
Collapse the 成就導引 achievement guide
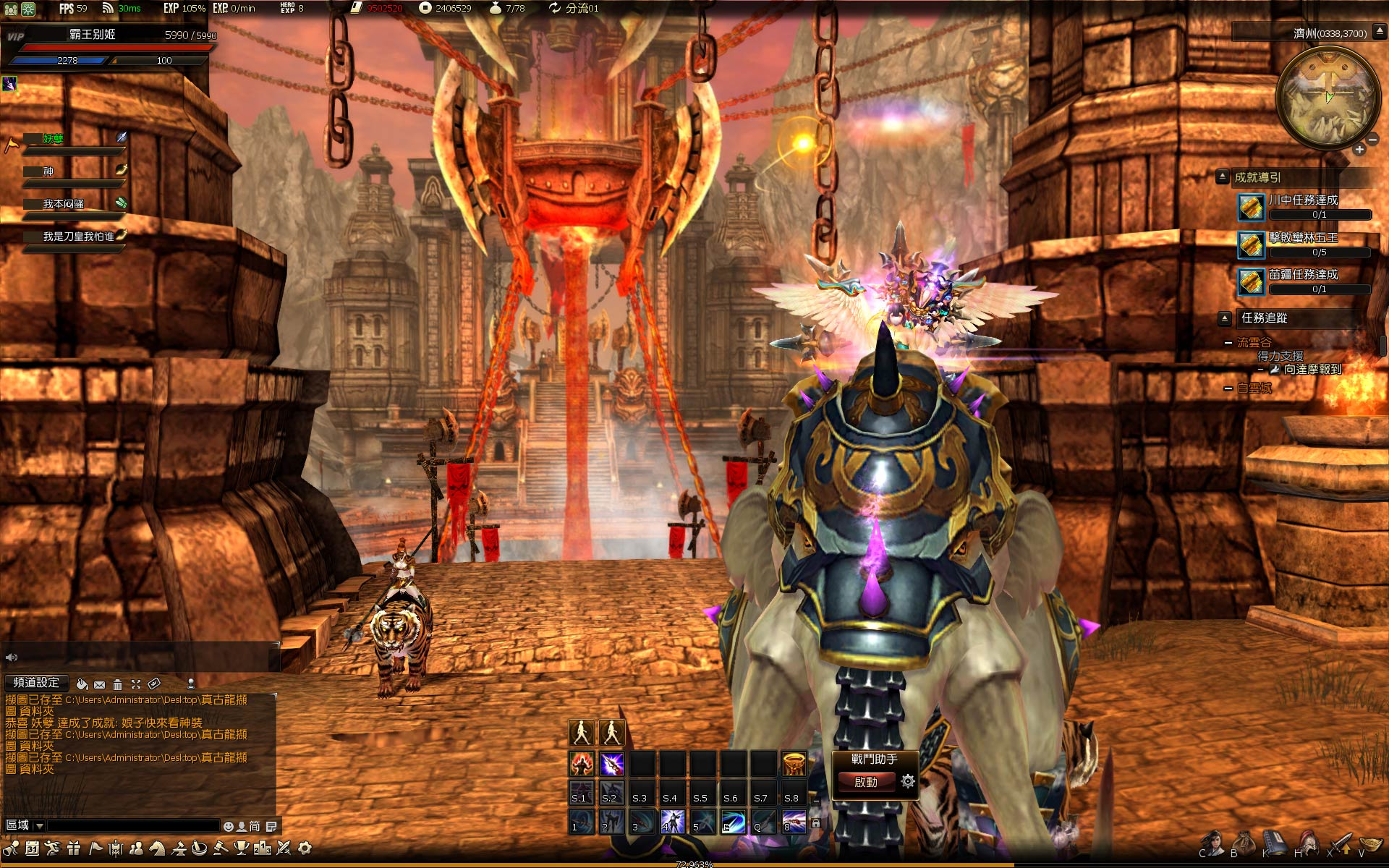point(1223,176)
